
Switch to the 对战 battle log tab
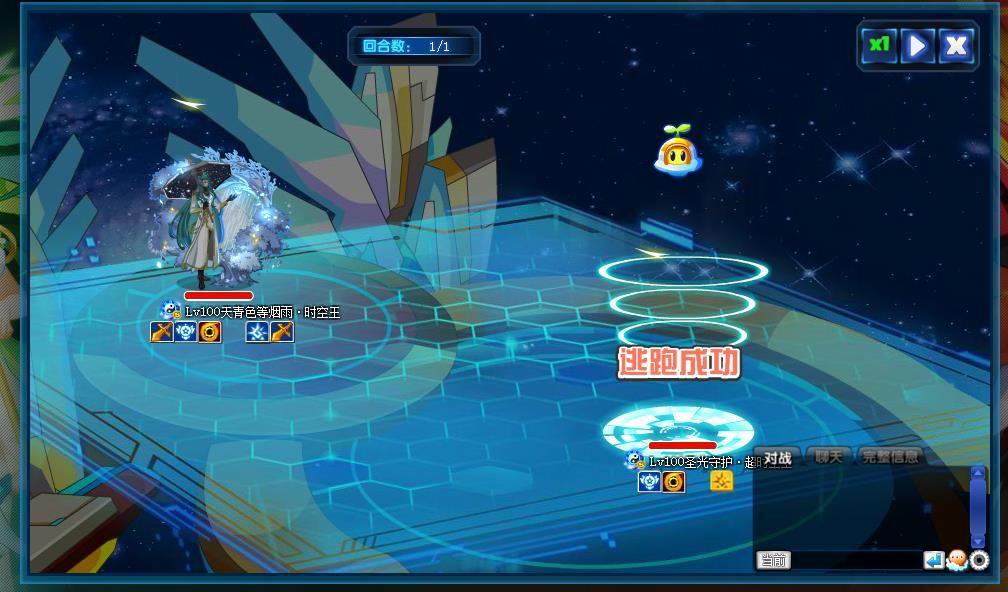[x=777, y=458]
